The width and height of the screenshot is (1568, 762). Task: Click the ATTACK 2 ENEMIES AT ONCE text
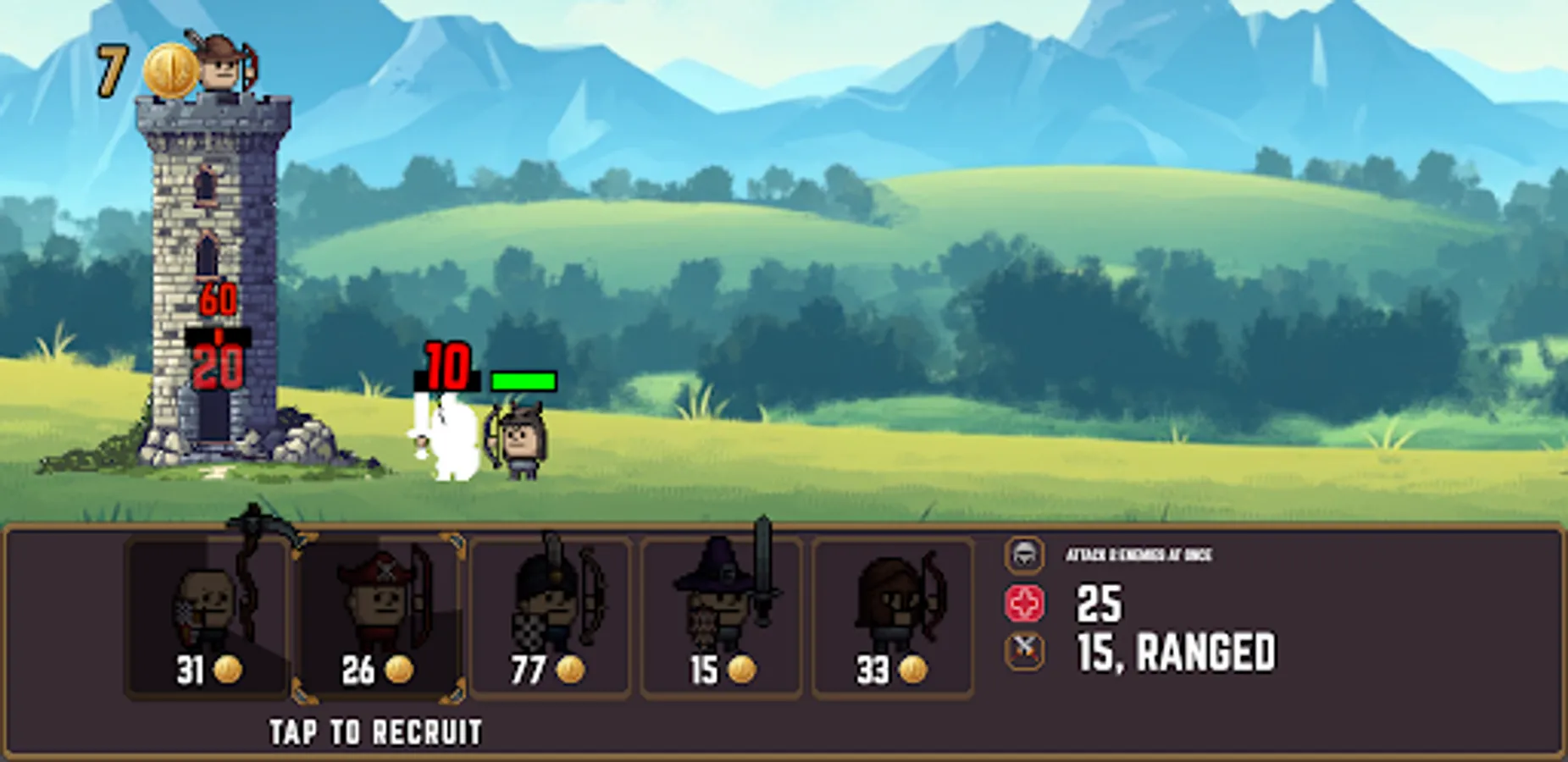[1139, 557]
